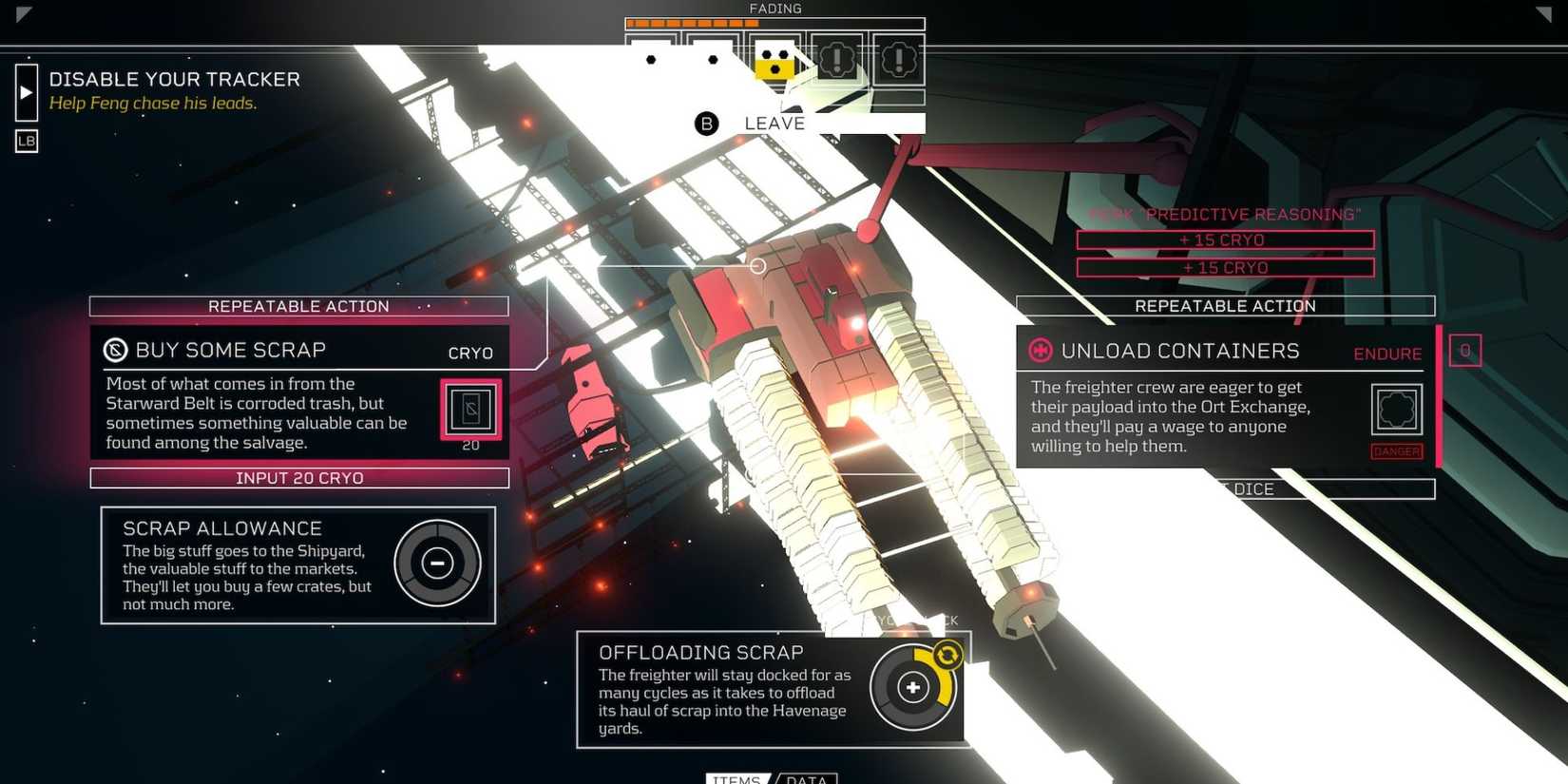Click the Scrap Allowance clock dial icon
The image size is (1568, 784).
coord(437,564)
